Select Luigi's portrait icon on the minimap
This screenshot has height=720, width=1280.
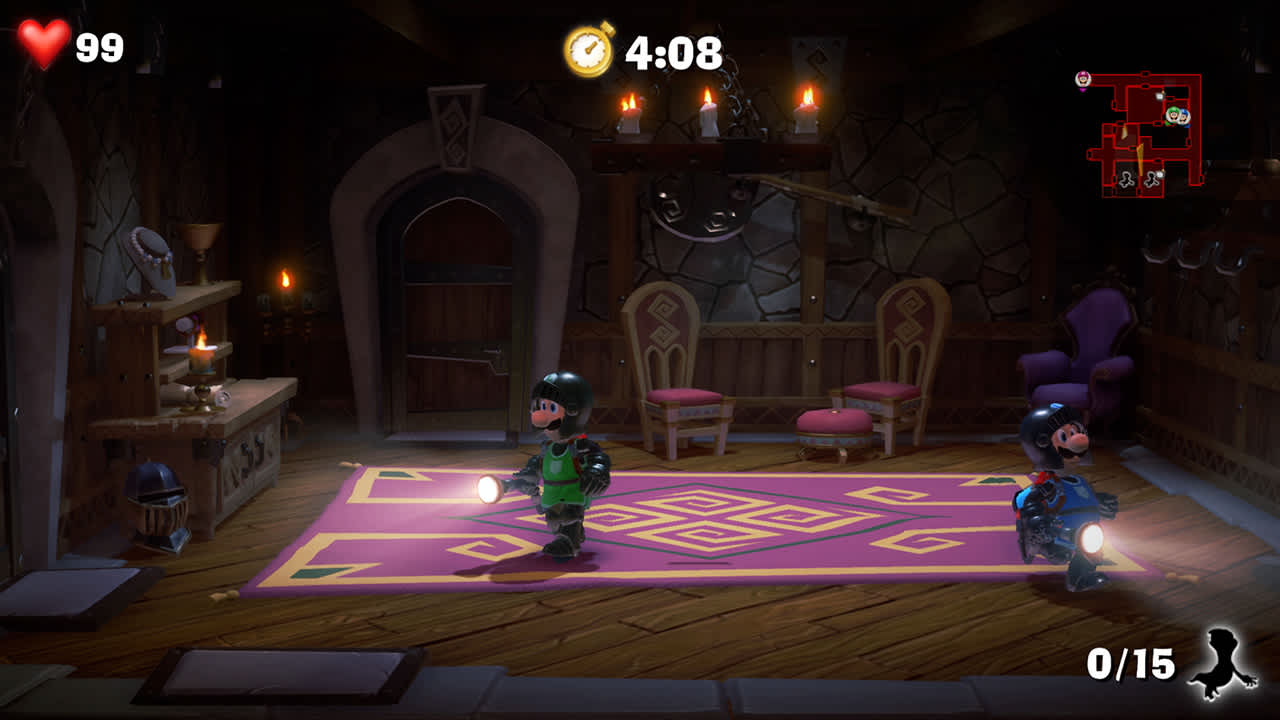pos(1173,116)
